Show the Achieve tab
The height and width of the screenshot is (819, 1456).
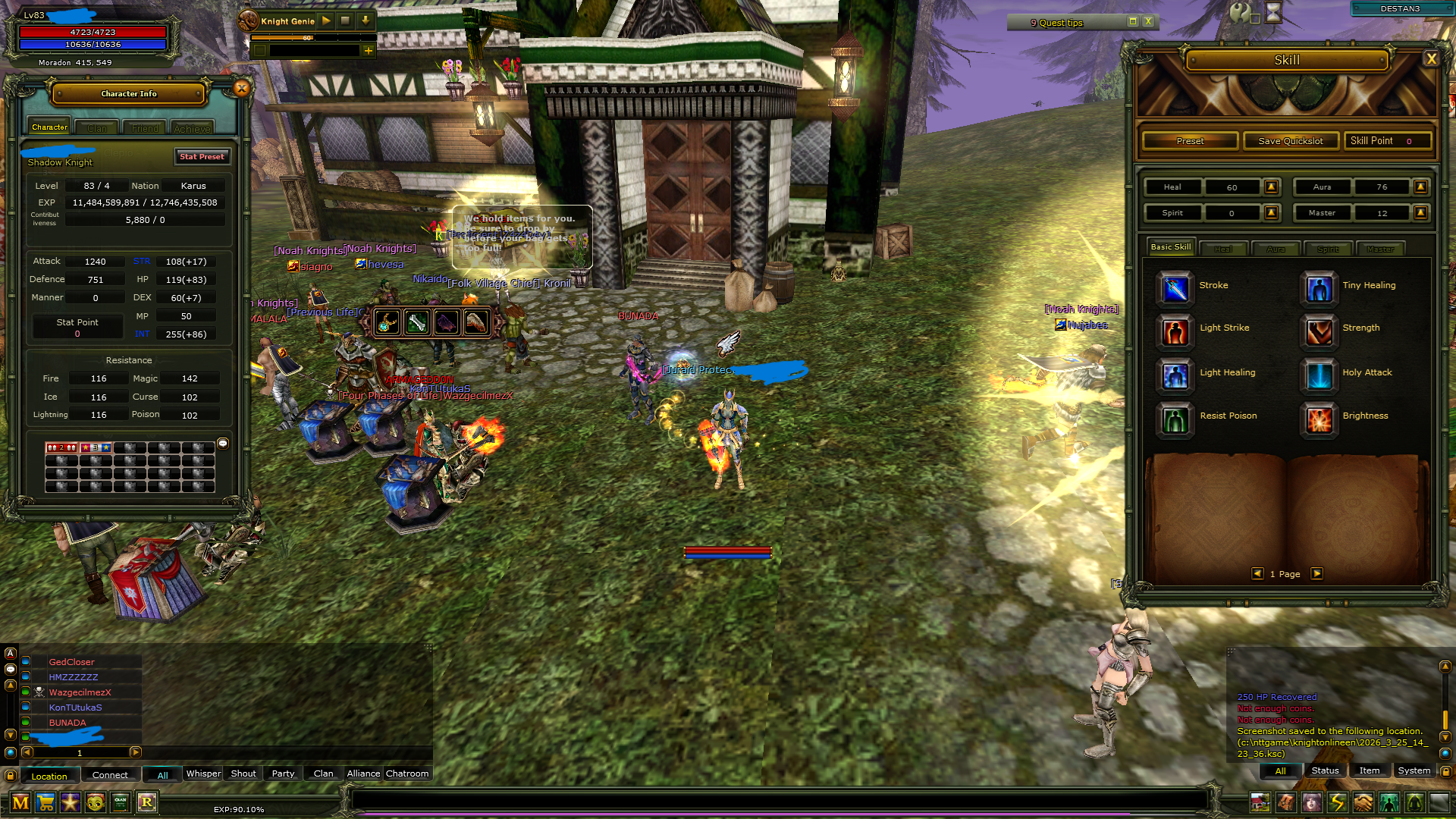point(192,128)
